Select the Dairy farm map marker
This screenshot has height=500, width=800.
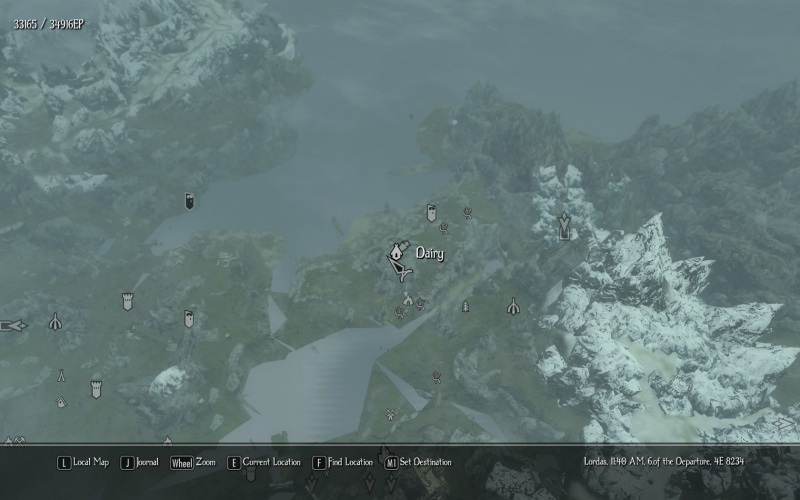[x=397, y=252]
